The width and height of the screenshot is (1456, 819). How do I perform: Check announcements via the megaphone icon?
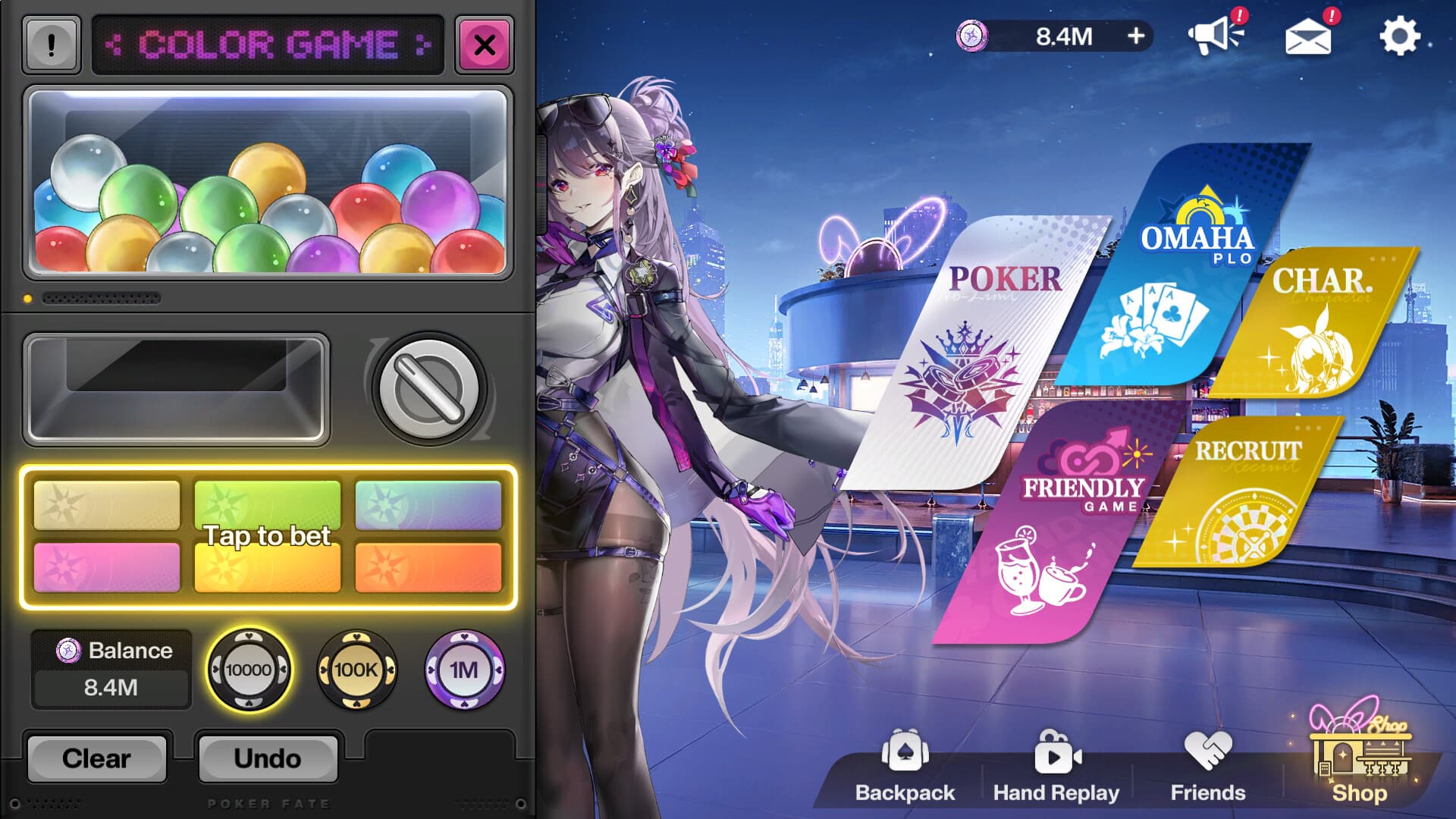coord(1219,36)
